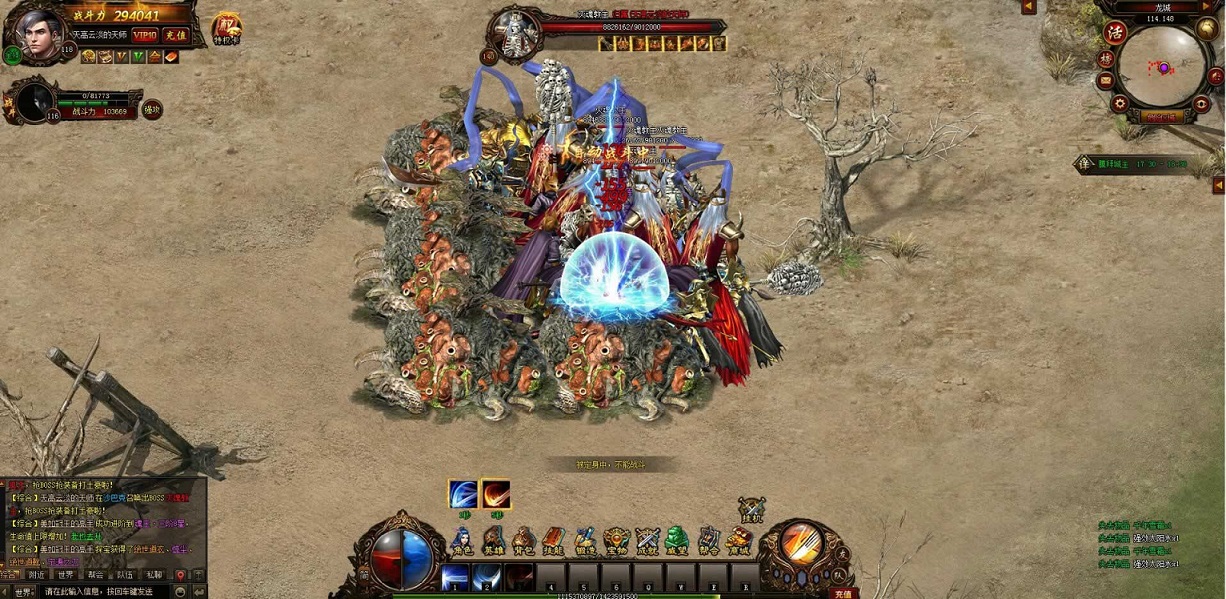Open the circular minimap
The image size is (1226, 599).
[x=1163, y=68]
